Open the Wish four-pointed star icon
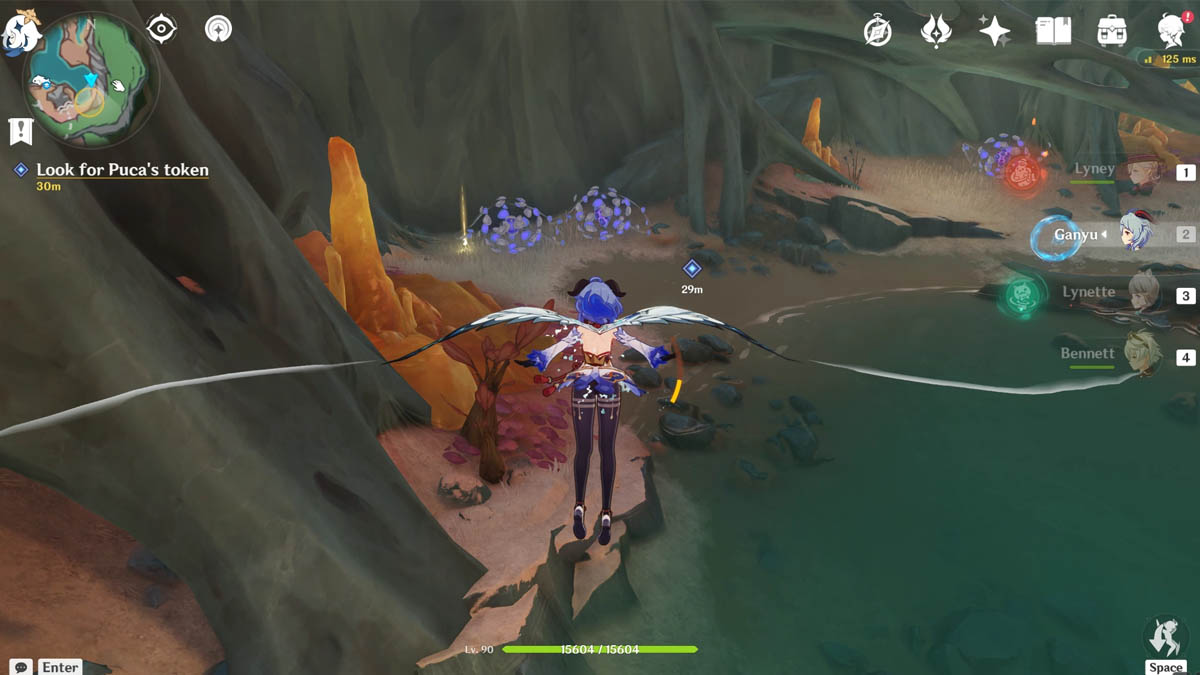Viewport: 1200px width, 675px height. (994, 32)
